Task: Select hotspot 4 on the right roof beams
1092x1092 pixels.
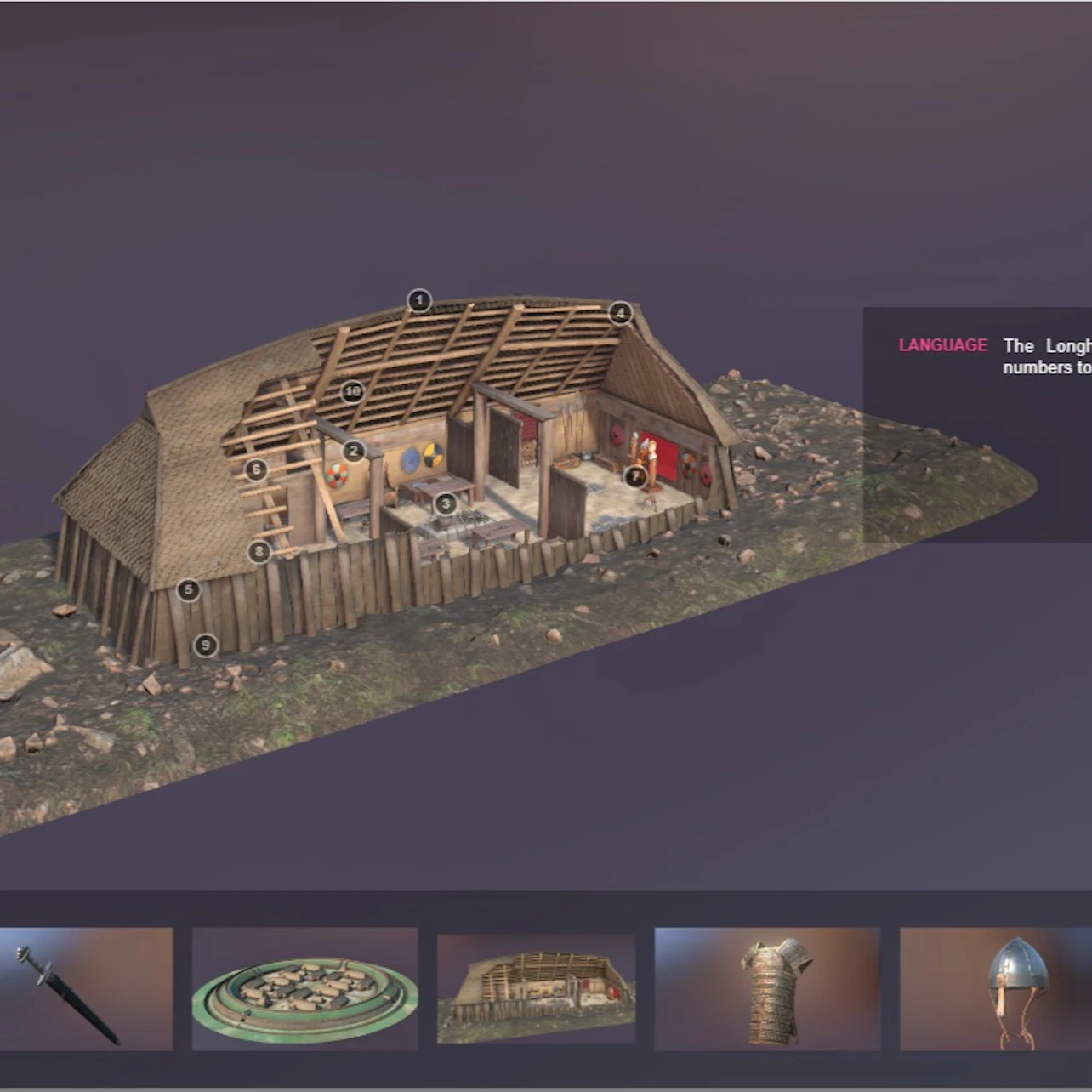Action: [x=619, y=314]
